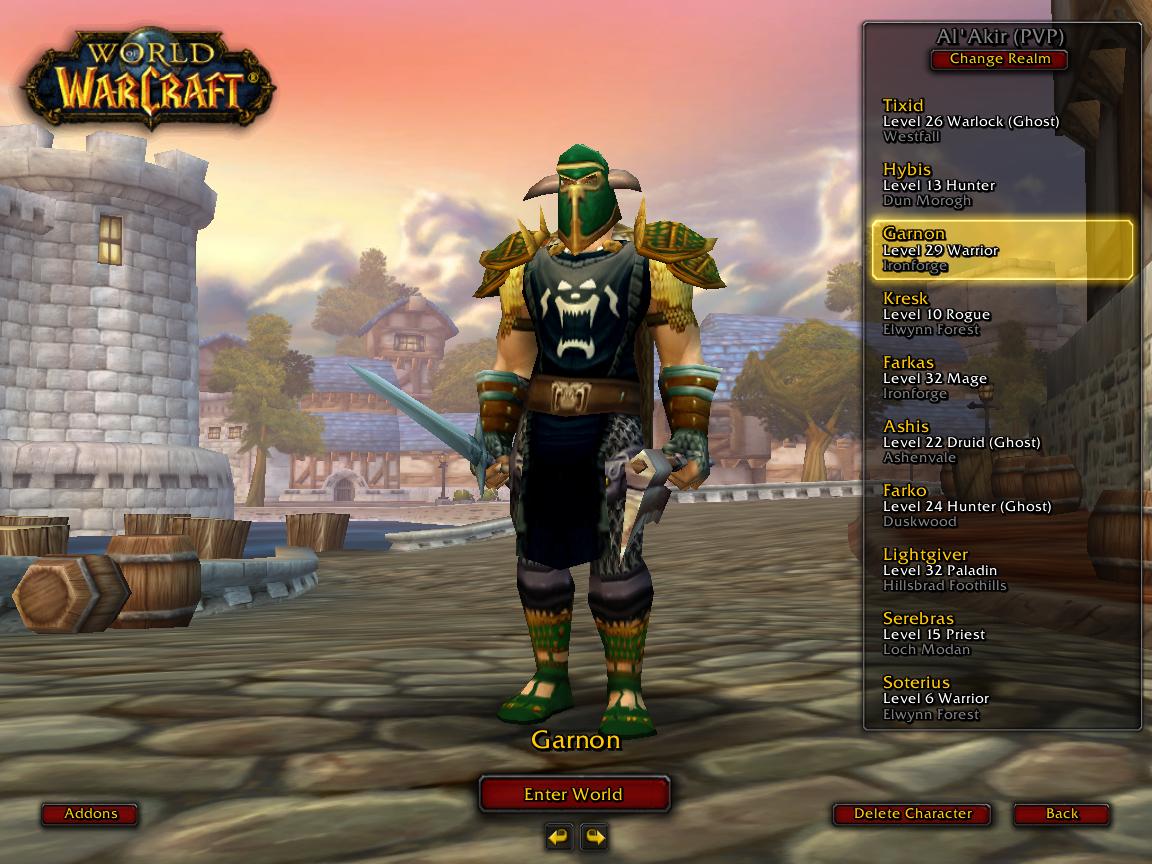The width and height of the screenshot is (1152, 864).
Task: Choose Delete Character
Action: pos(912,814)
